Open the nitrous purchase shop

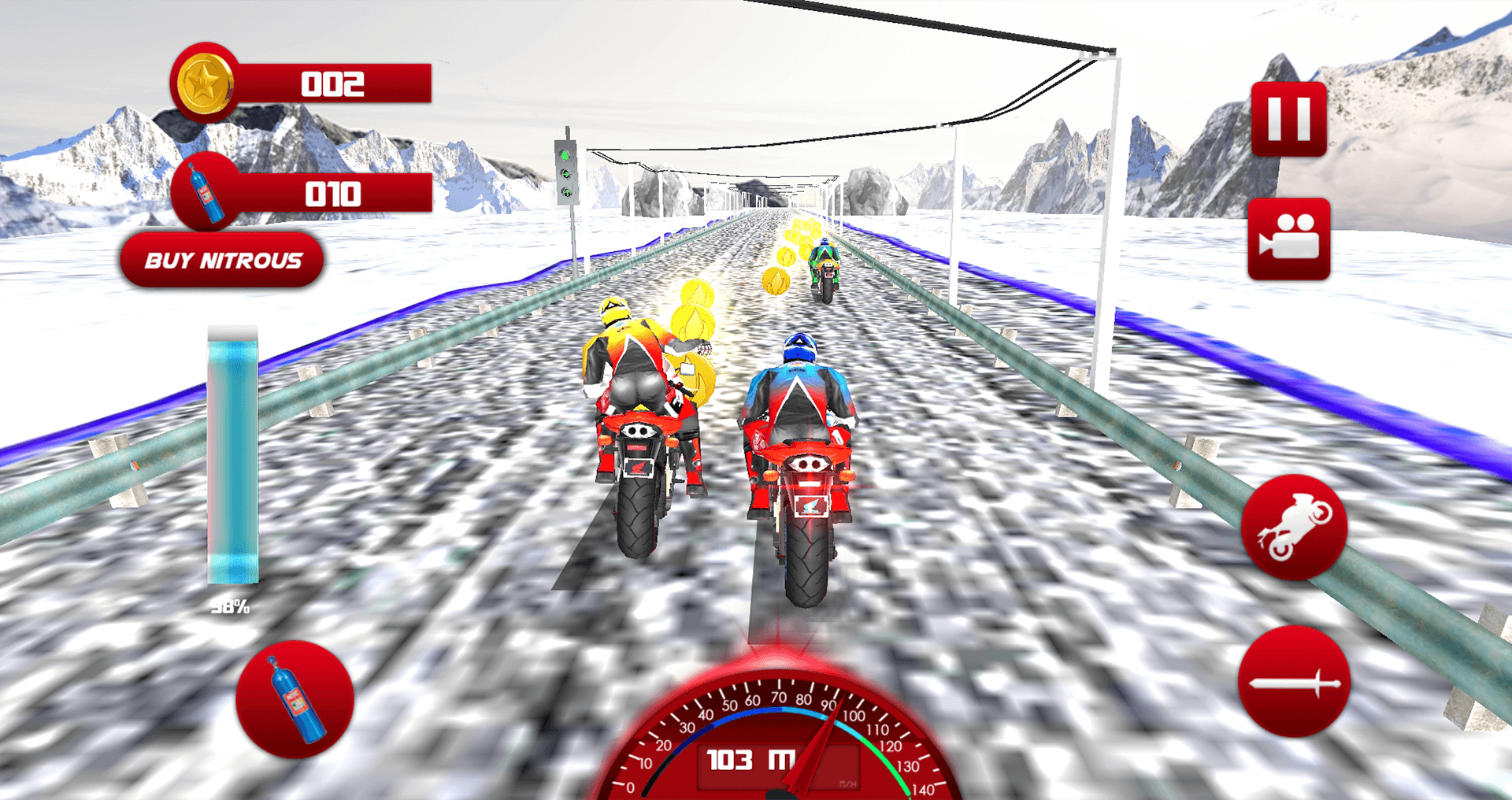221,260
